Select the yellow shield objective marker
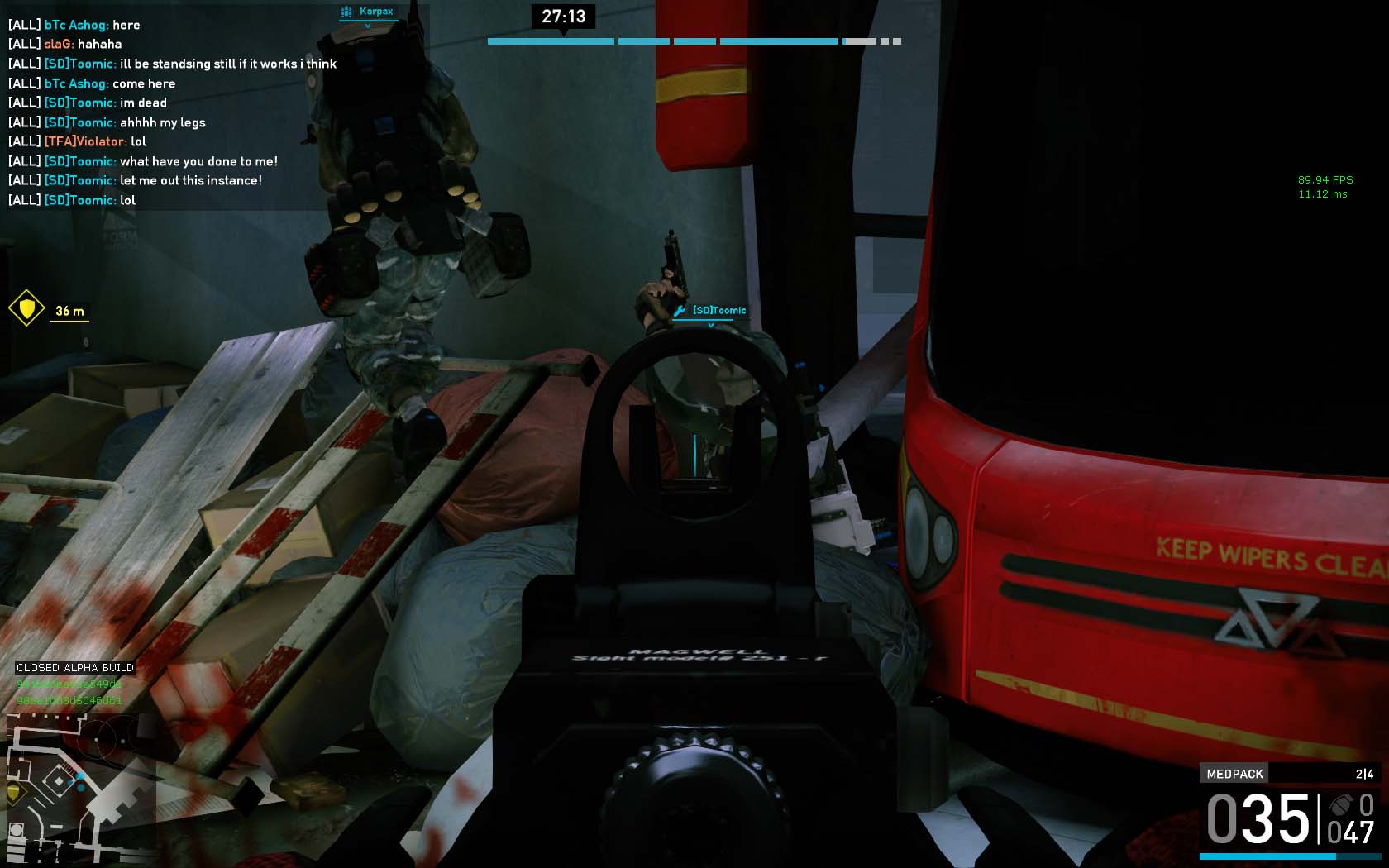 (26, 308)
